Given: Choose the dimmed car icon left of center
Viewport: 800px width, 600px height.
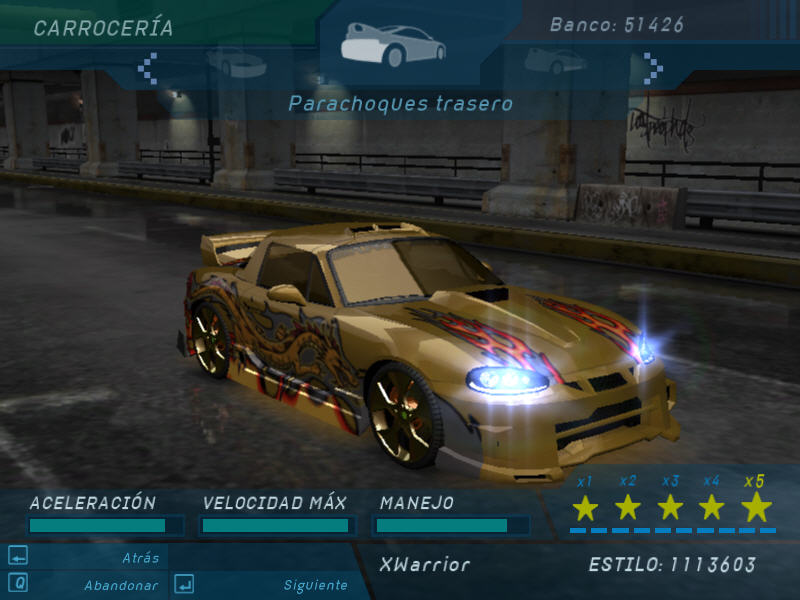Looking at the screenshot, I should [x=236, y=62].
